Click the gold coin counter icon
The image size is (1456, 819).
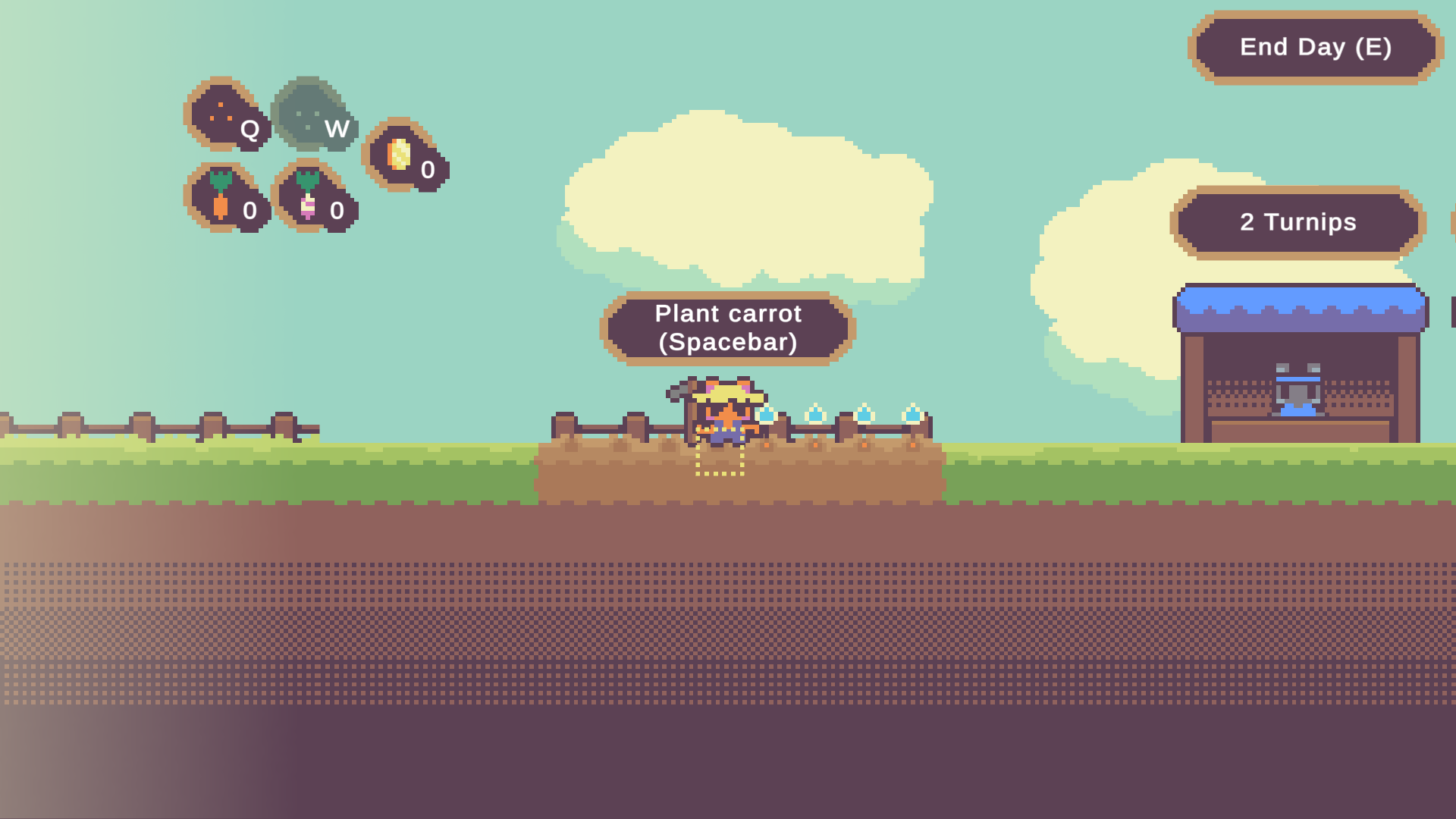397,155
